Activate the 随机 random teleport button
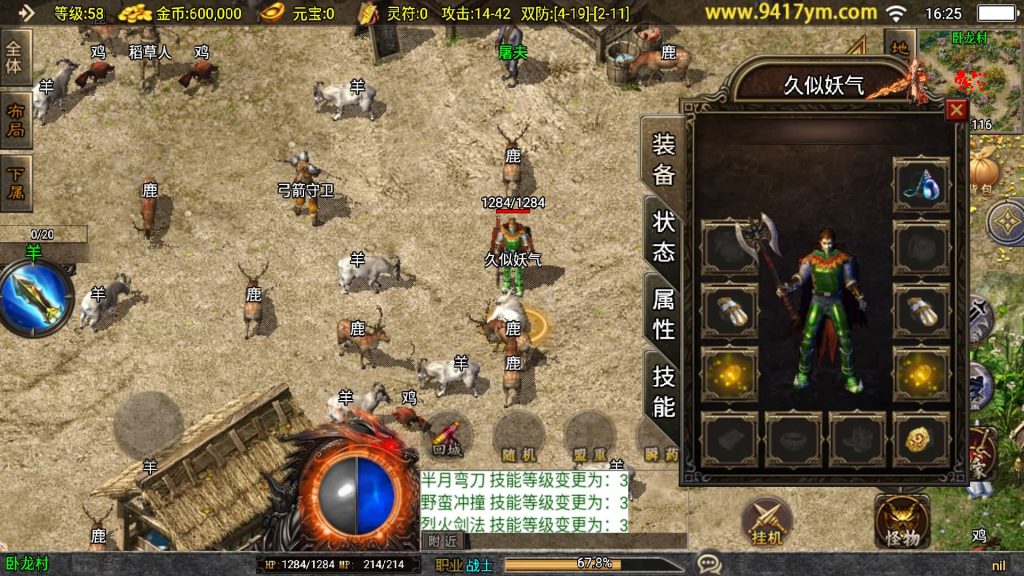1024x576 pixels. pos(518,438)
